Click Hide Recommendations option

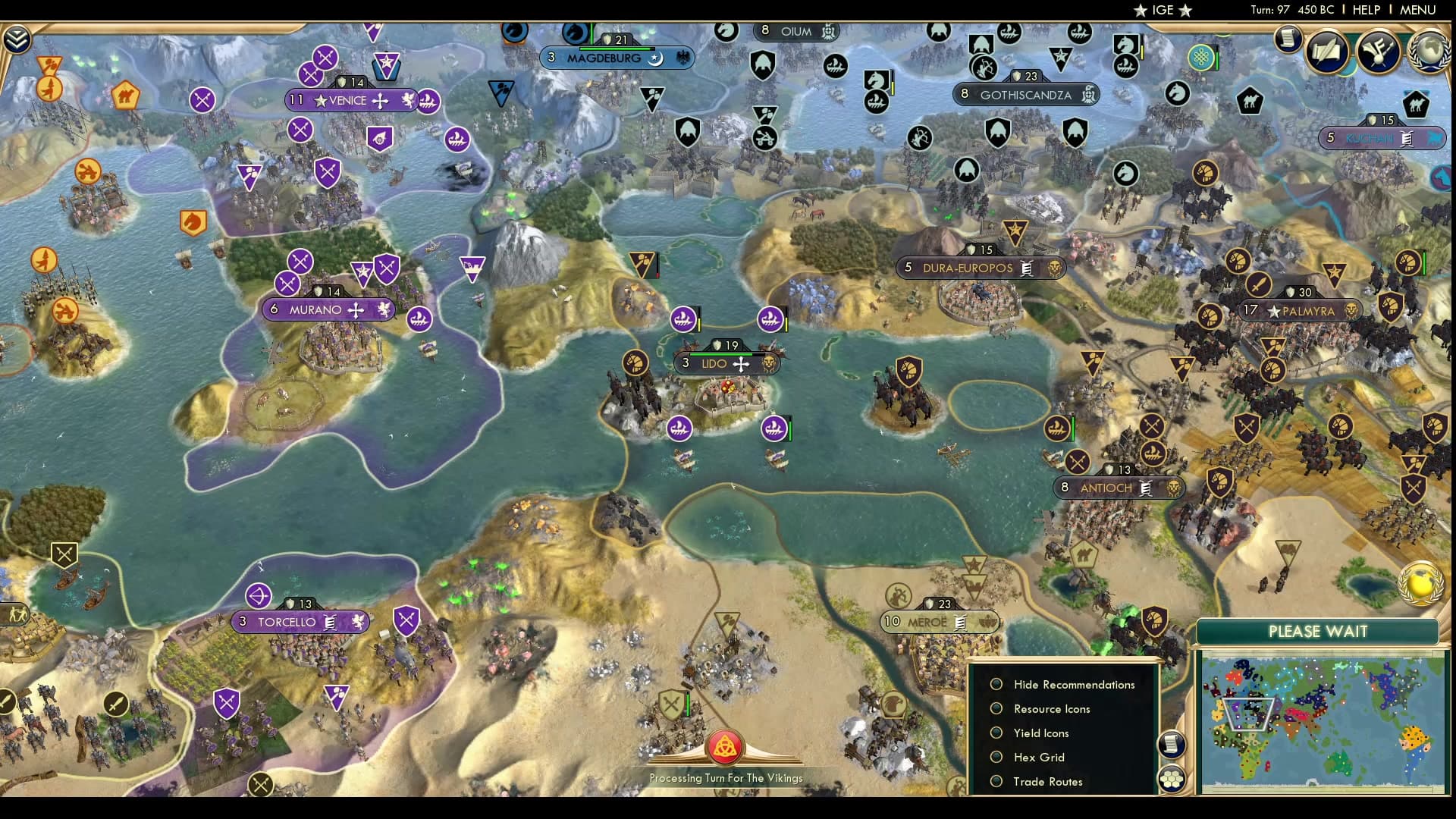[x=996, y=684]
